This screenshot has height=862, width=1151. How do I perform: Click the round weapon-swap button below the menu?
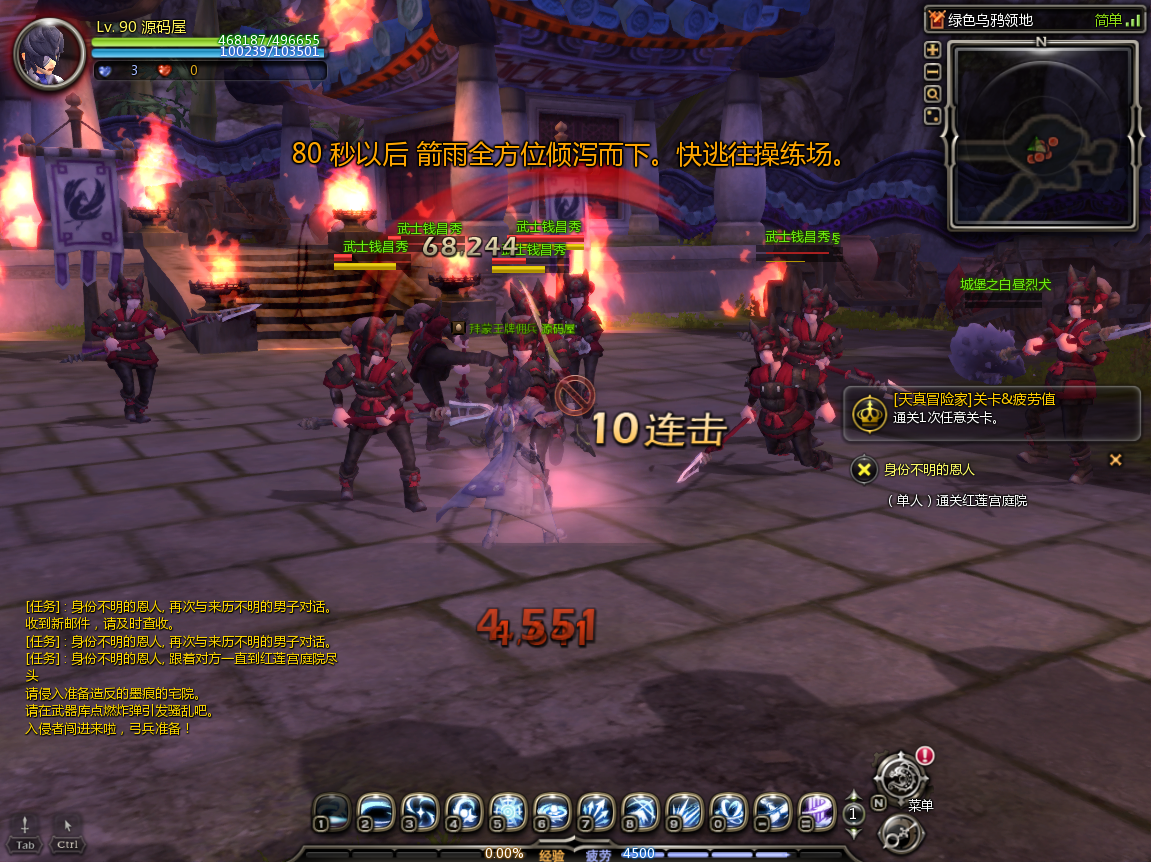click(896, 834)
